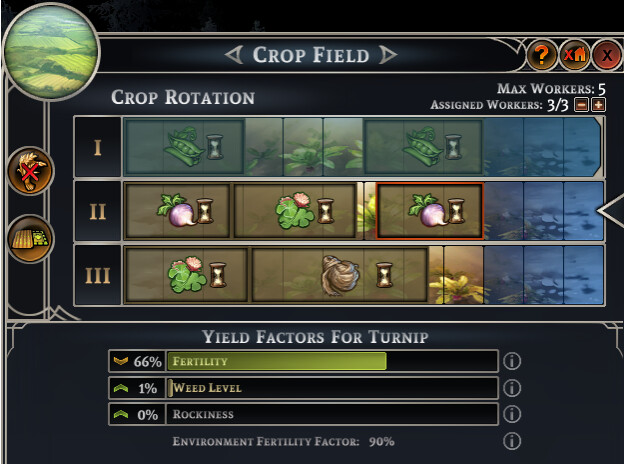The image size is (624, 464).
Task: Toggle the crossed-out wheat icon
Action: tap(31, 172)
